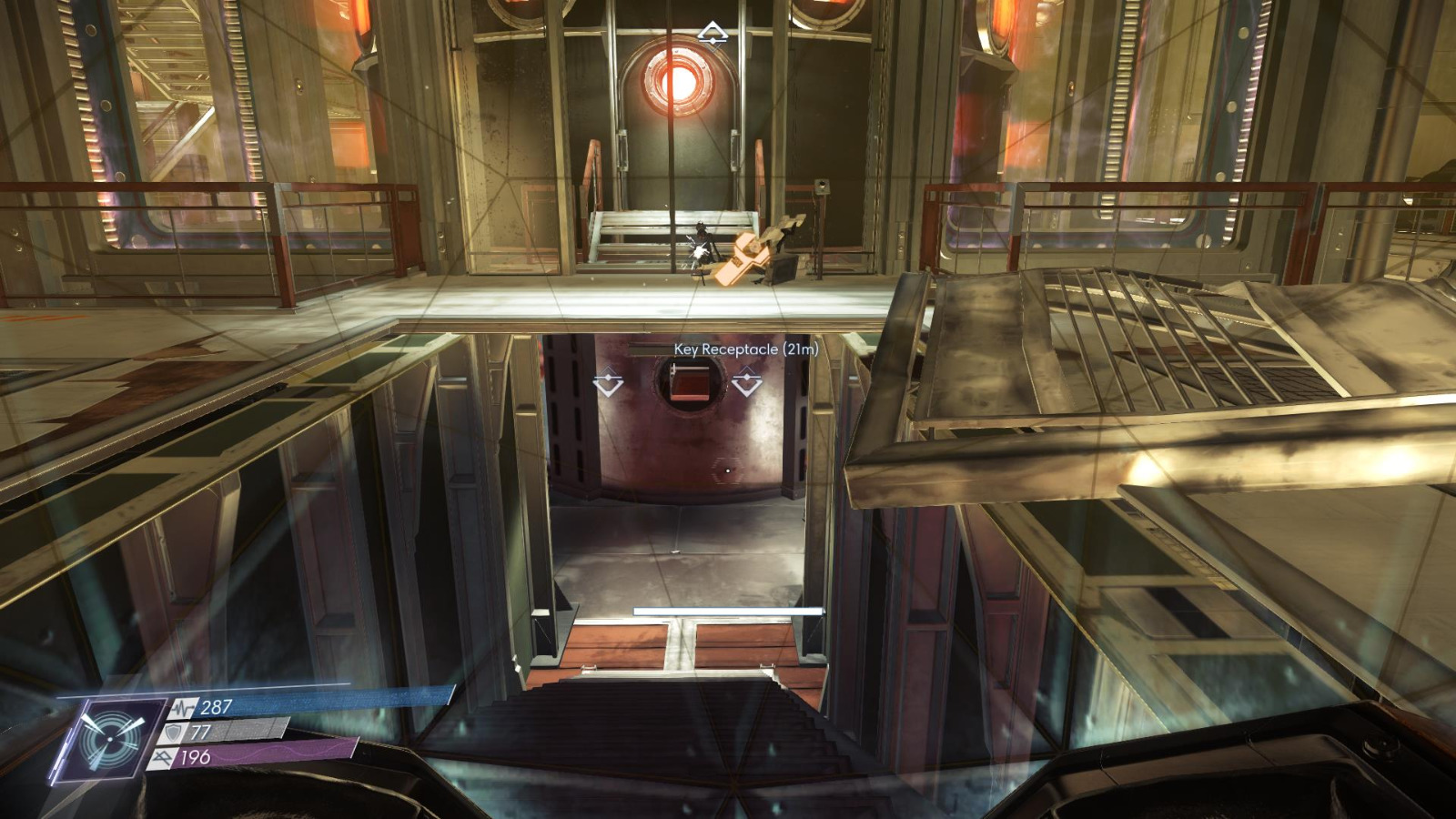Select the glowing orange item beside the turret
The image size is (1456, 819).
[x=743, y=258]
